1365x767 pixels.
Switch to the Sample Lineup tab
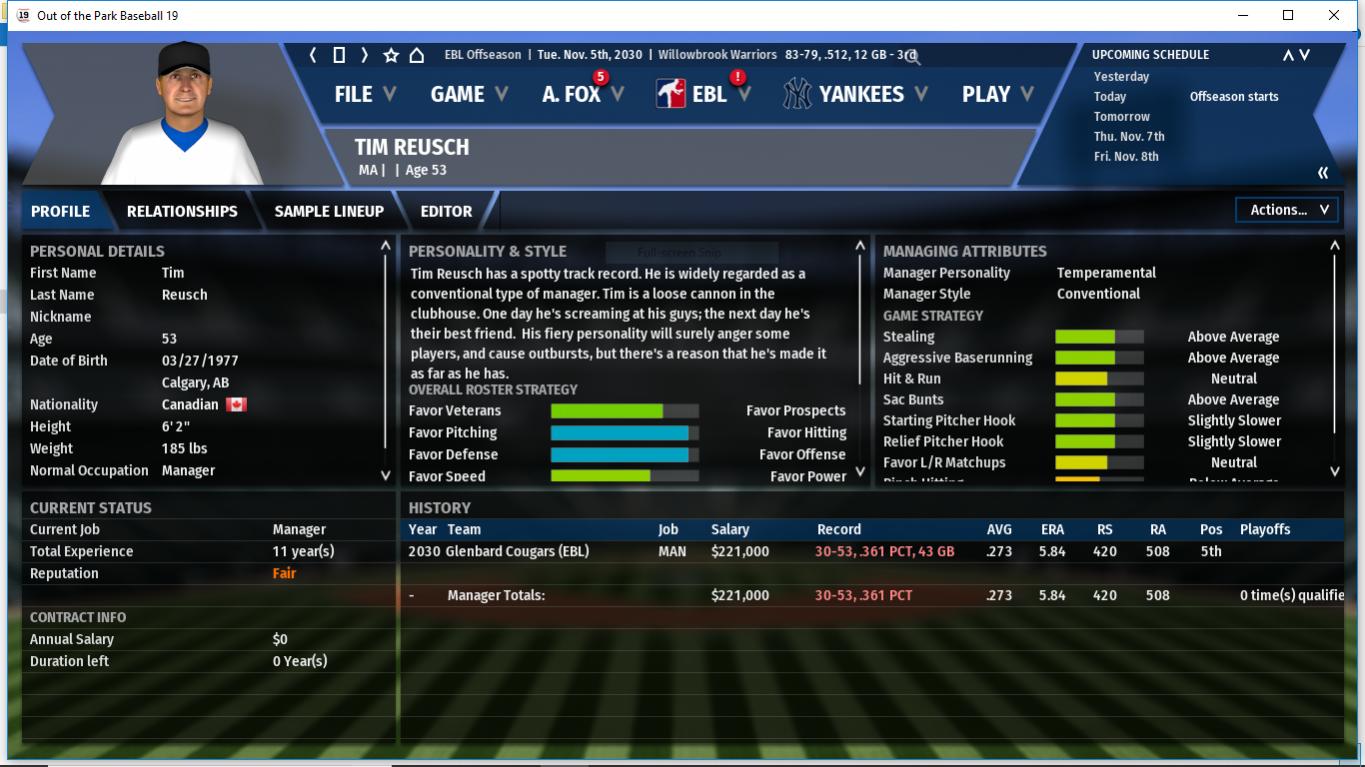point(329,211)
